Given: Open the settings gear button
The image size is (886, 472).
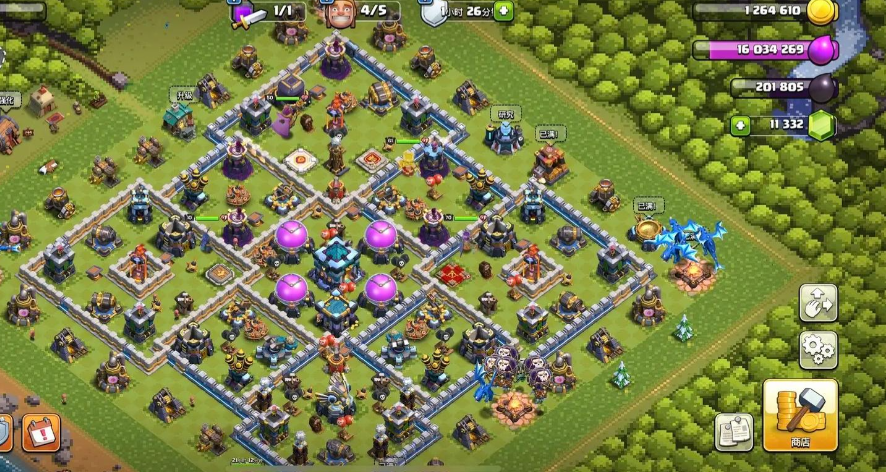Looking at the screenshot, I should pyautogui.click(x=818, y=350).
